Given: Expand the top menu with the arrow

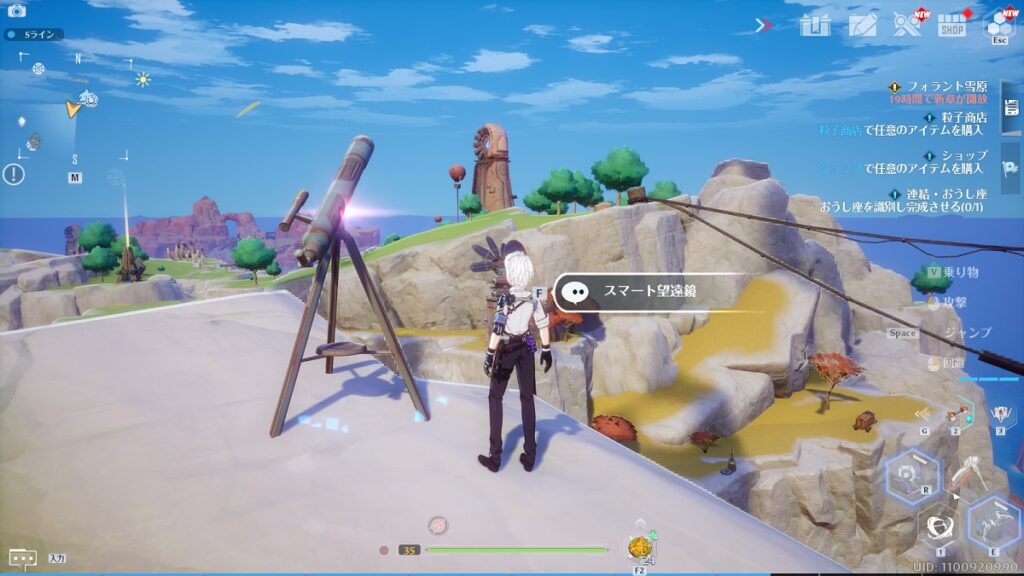Looking at the screenshot, I should coord(764,25).
